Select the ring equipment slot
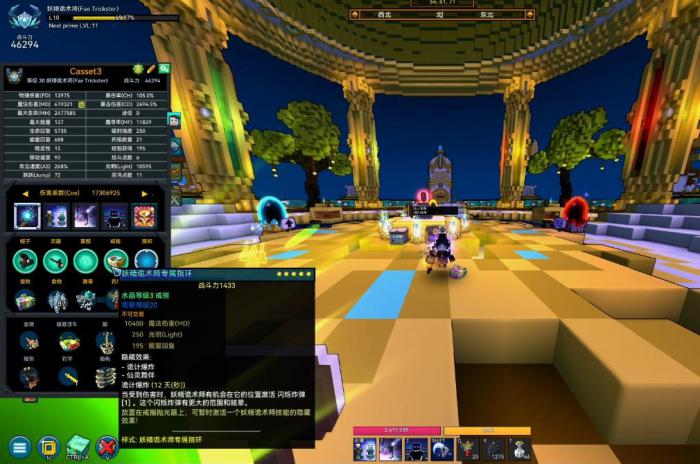The height and width of the screenshot is (464, 700). [x=116, y=261]
